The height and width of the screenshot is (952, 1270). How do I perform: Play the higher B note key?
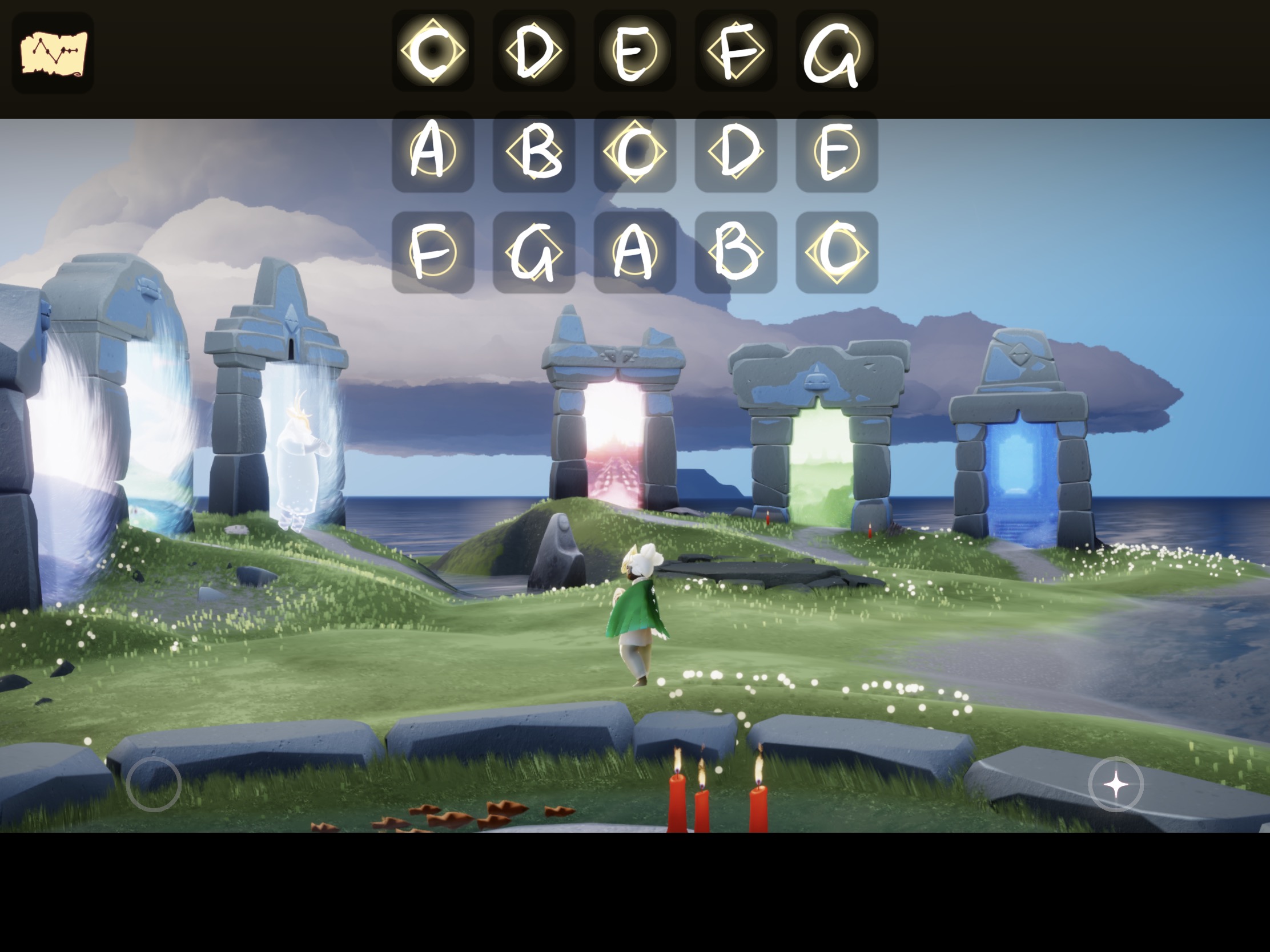click(x=736, y=252)
